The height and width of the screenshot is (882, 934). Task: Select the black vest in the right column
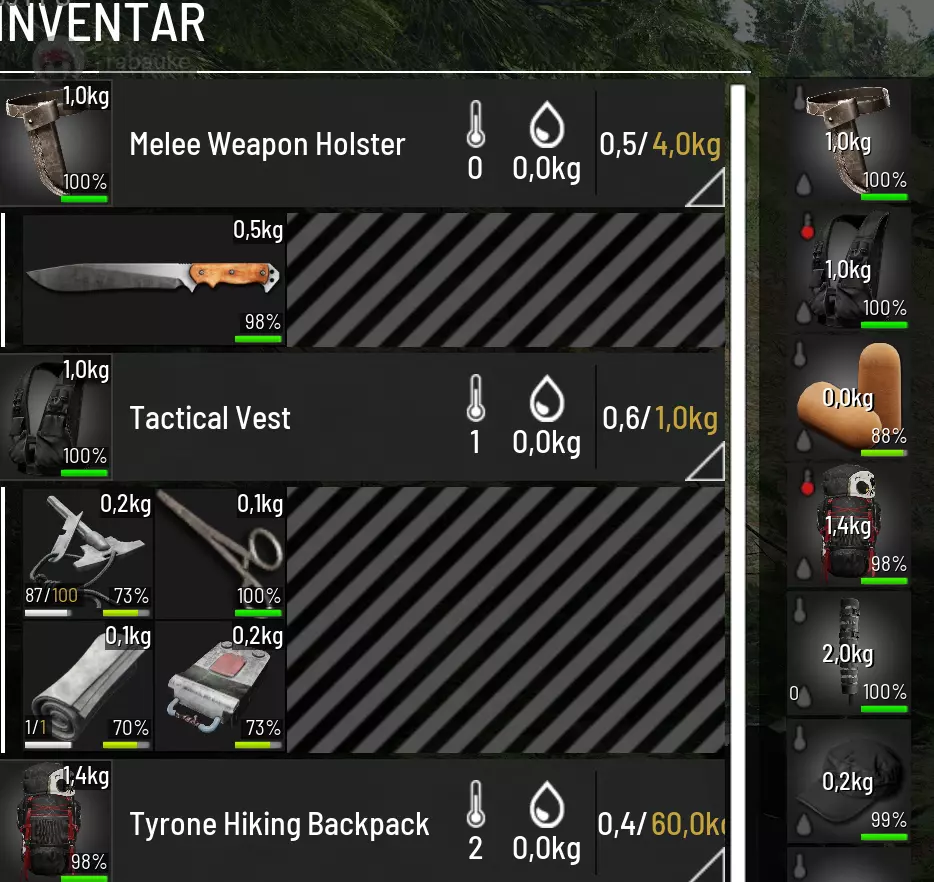pos(848,270)
